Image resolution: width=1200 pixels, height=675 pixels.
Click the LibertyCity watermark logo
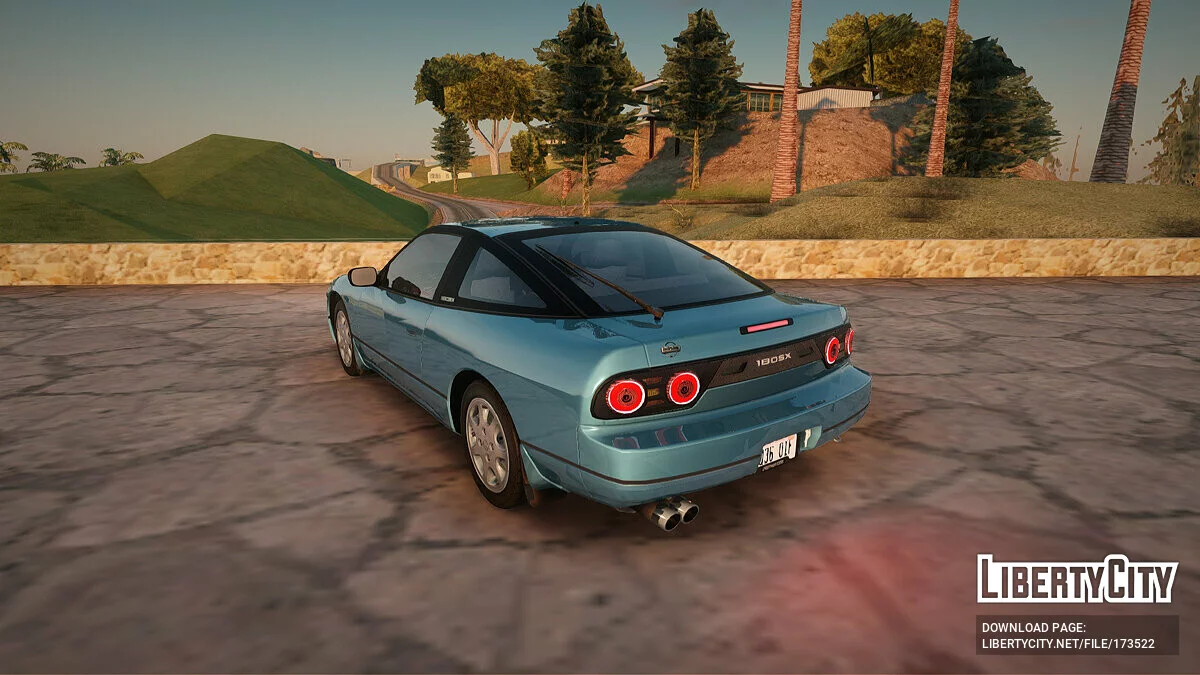1077,579
